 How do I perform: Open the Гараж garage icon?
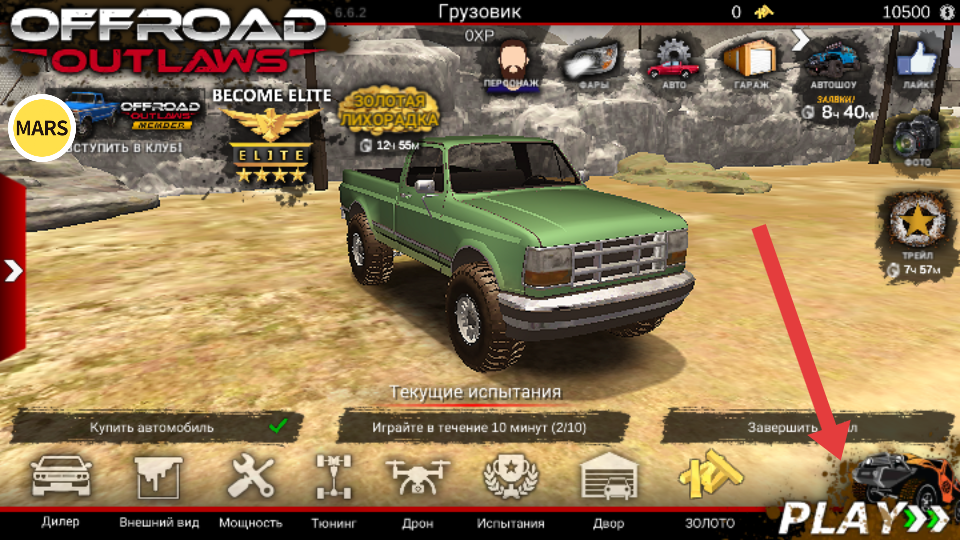749,63
